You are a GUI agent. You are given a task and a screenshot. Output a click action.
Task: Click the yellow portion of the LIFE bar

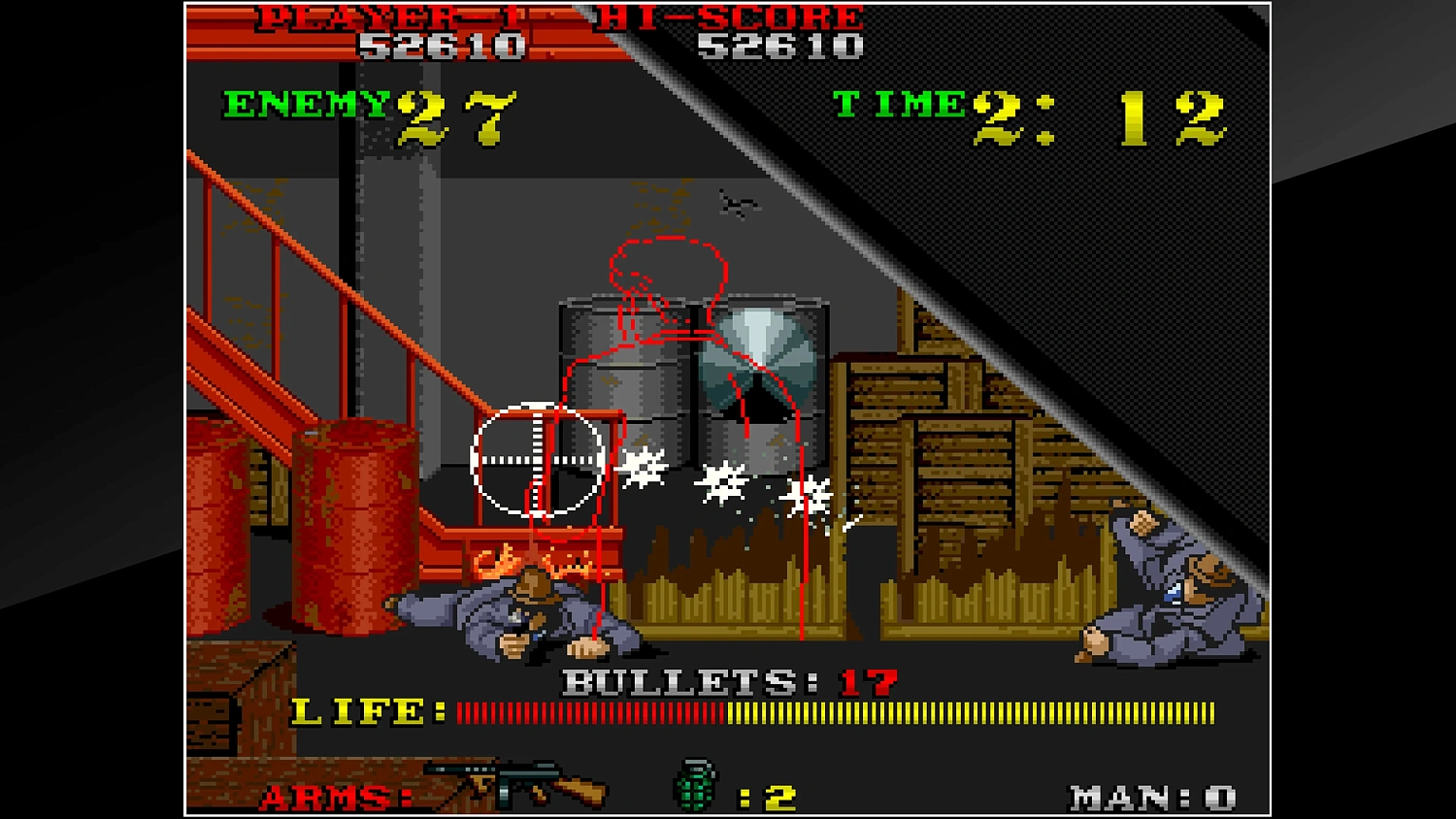coord(971,712)
